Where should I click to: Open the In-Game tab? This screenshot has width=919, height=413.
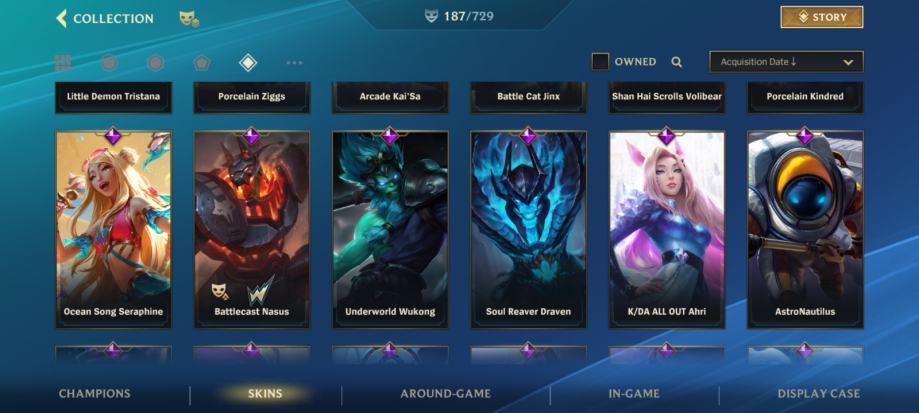(x=635, y=394)
